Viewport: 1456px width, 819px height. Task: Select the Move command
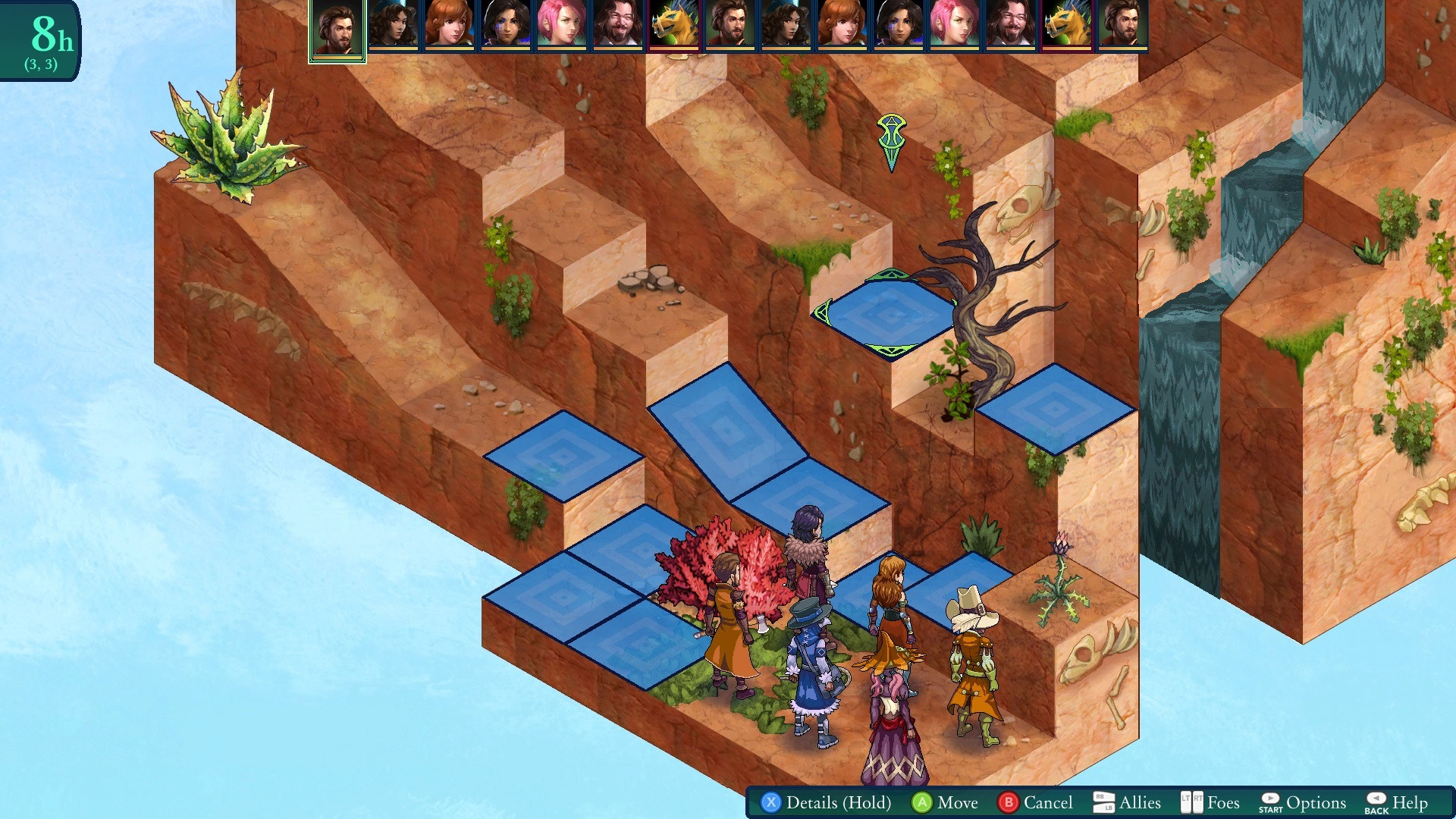[957, 802]
